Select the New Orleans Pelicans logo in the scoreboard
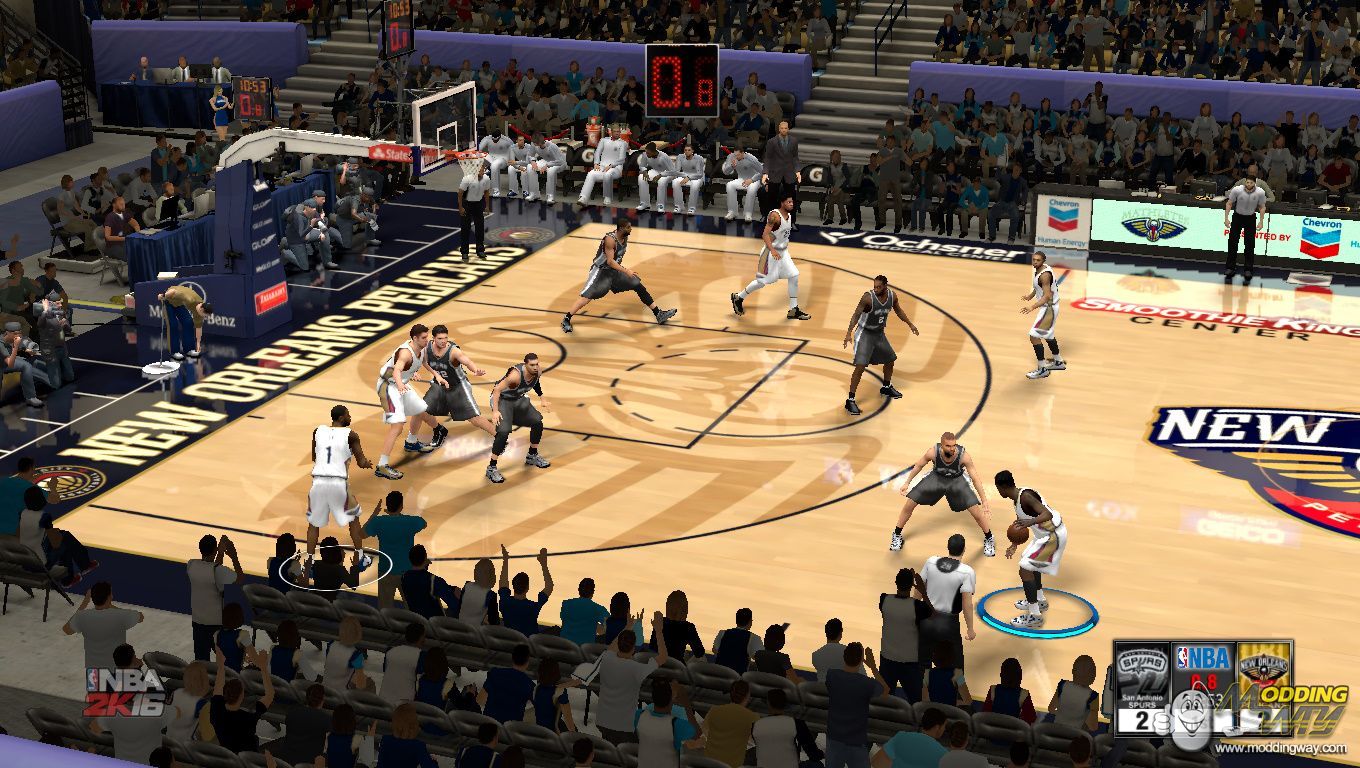The width and height of the screenshot is (1360, 768). [1265, 665]
